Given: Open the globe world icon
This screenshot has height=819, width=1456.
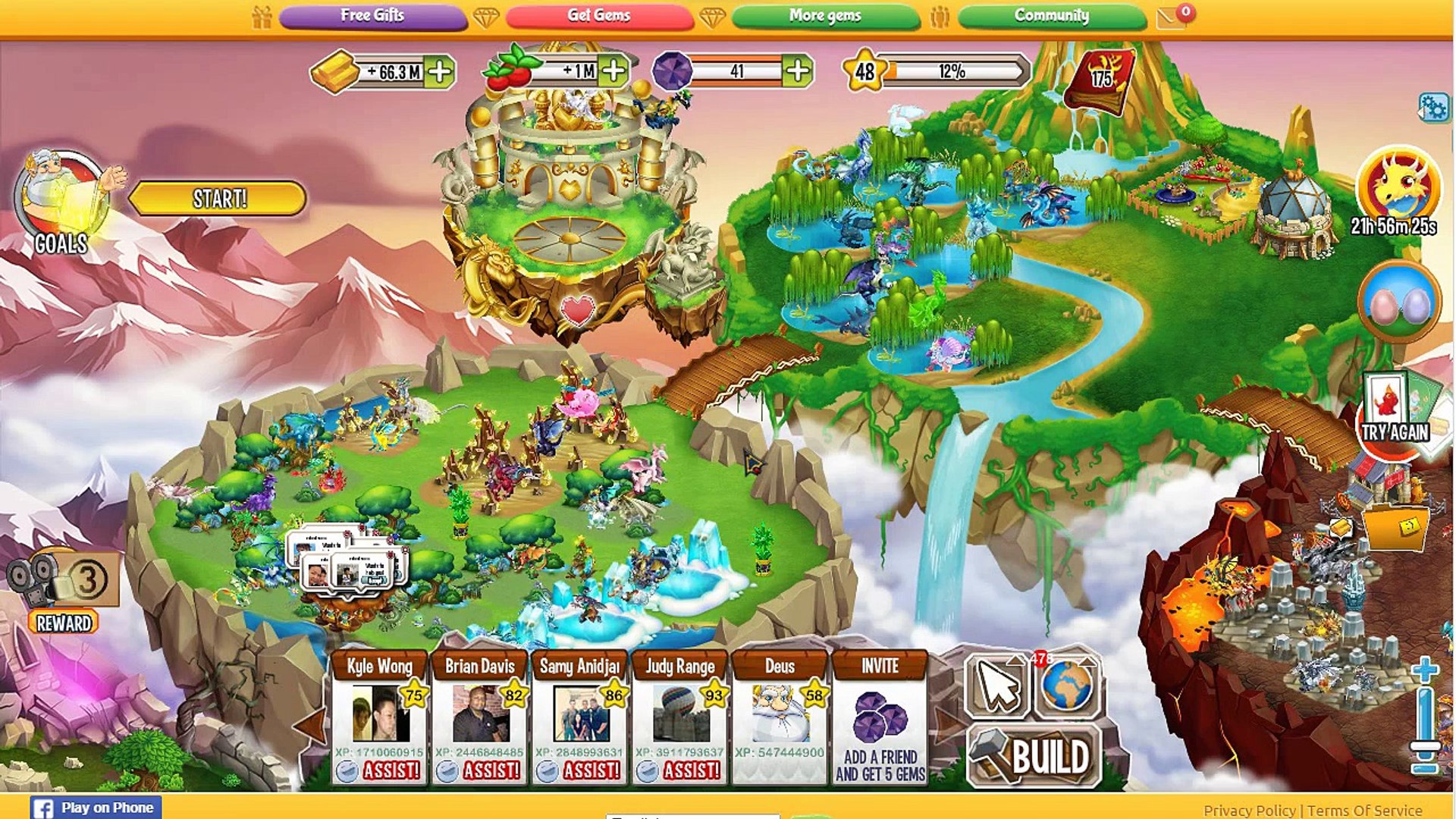Looking at the screenshot, I should (1067, 686).
